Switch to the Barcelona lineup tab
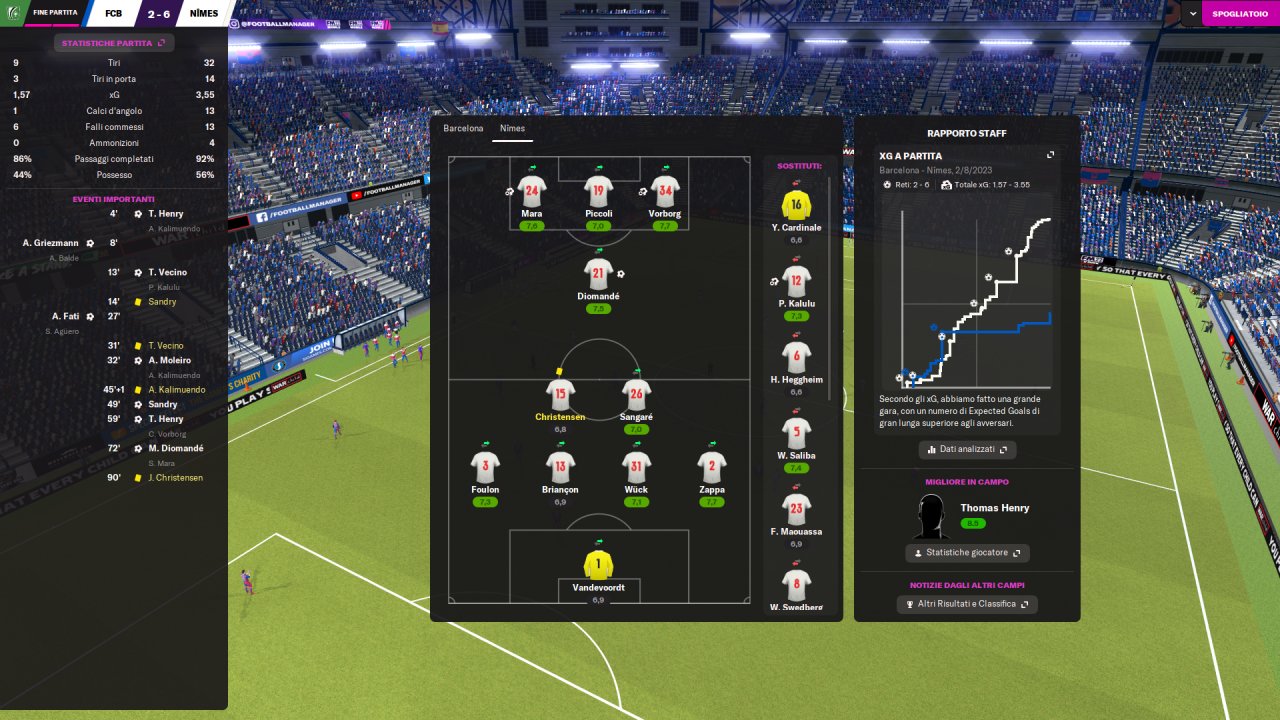This screenshot has height=720, width=1280. [x=463, y=129]
